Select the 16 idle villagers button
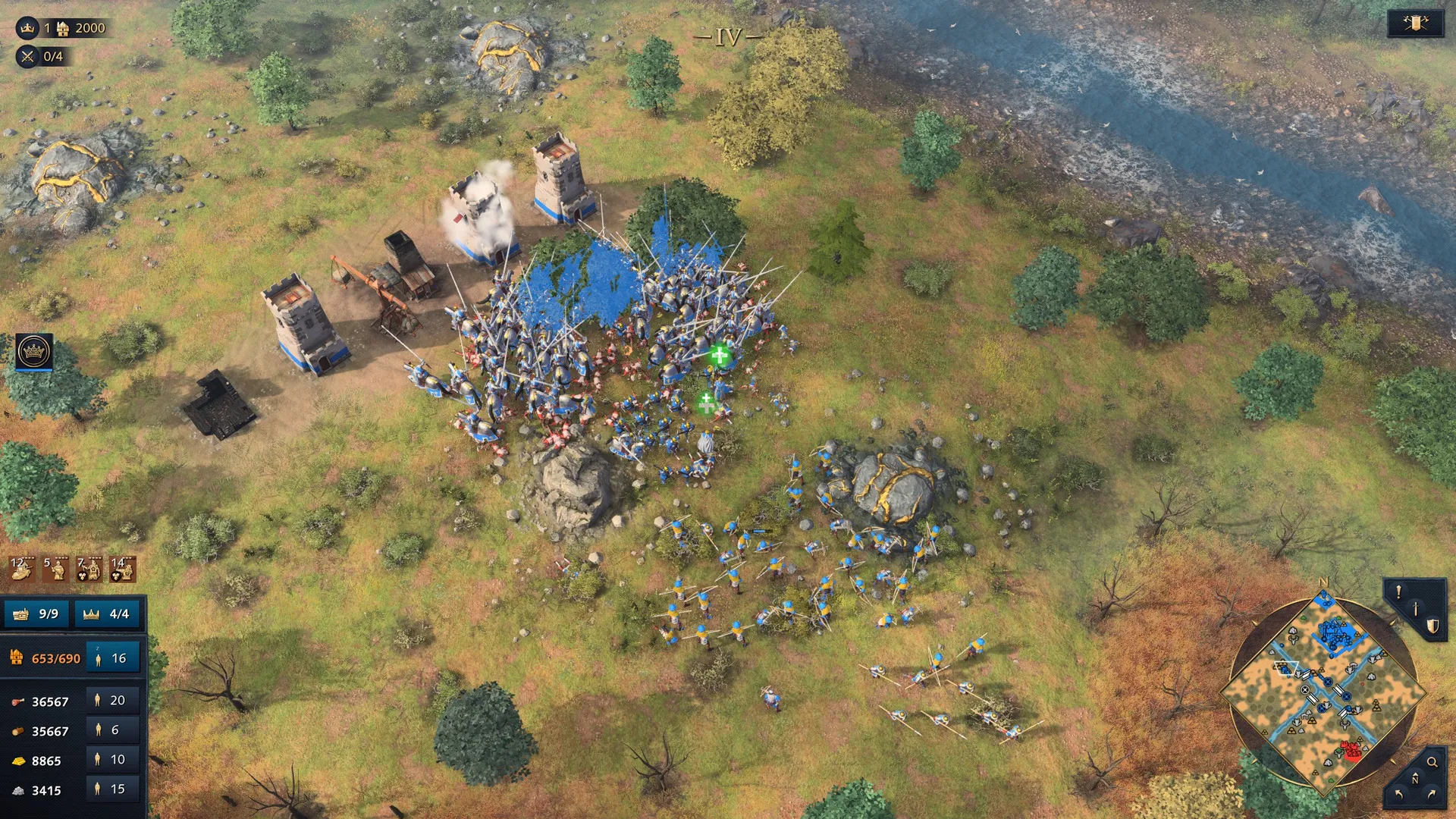1456x819 pixels. tap(112, 658)
